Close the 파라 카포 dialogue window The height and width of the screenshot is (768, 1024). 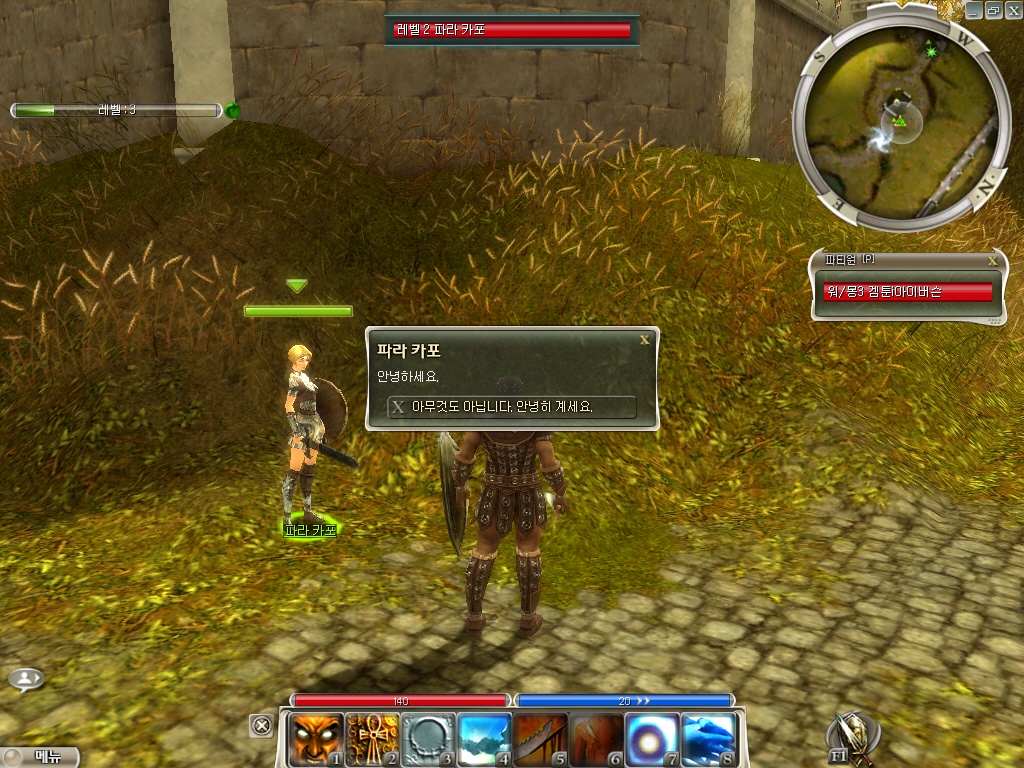coord(645,340)
